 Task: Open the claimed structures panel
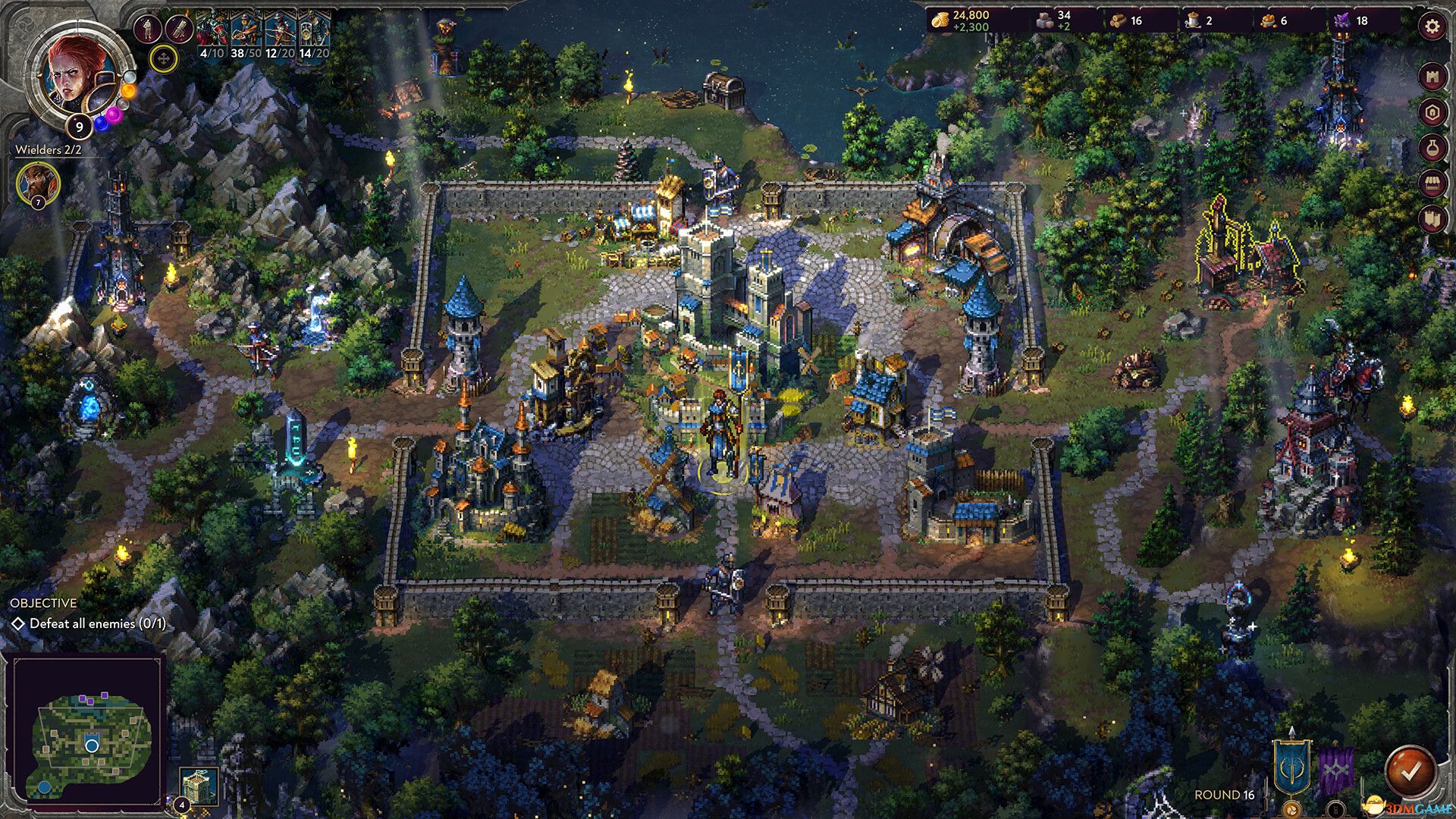point(1432,220)
